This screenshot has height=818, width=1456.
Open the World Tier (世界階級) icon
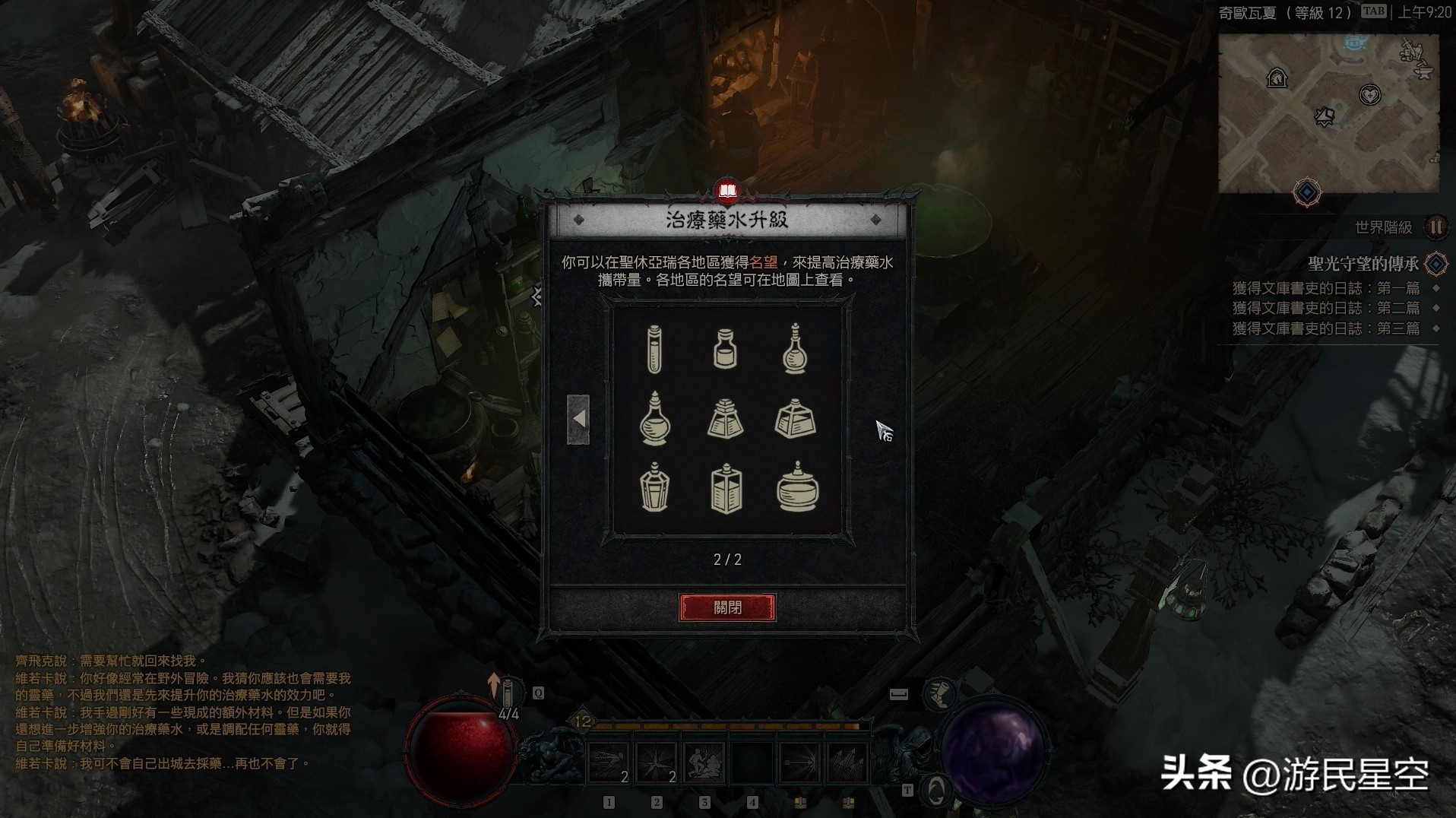(x=1435, y=227)
